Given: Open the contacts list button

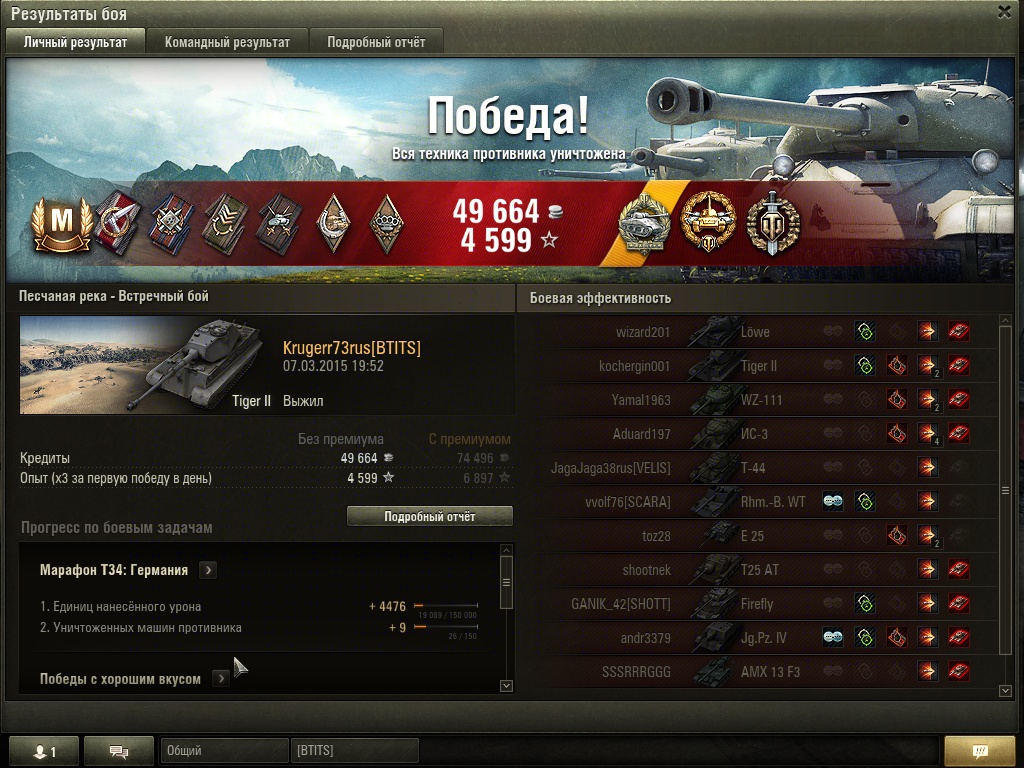Looking at the screenshot, I should (41, 752).
